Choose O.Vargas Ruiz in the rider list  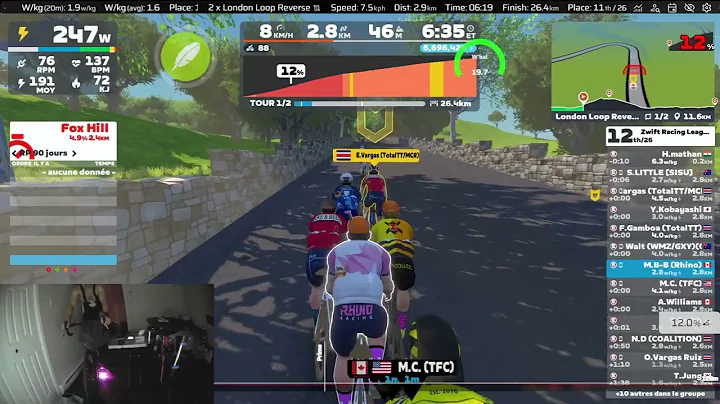(x=662, y=360)
